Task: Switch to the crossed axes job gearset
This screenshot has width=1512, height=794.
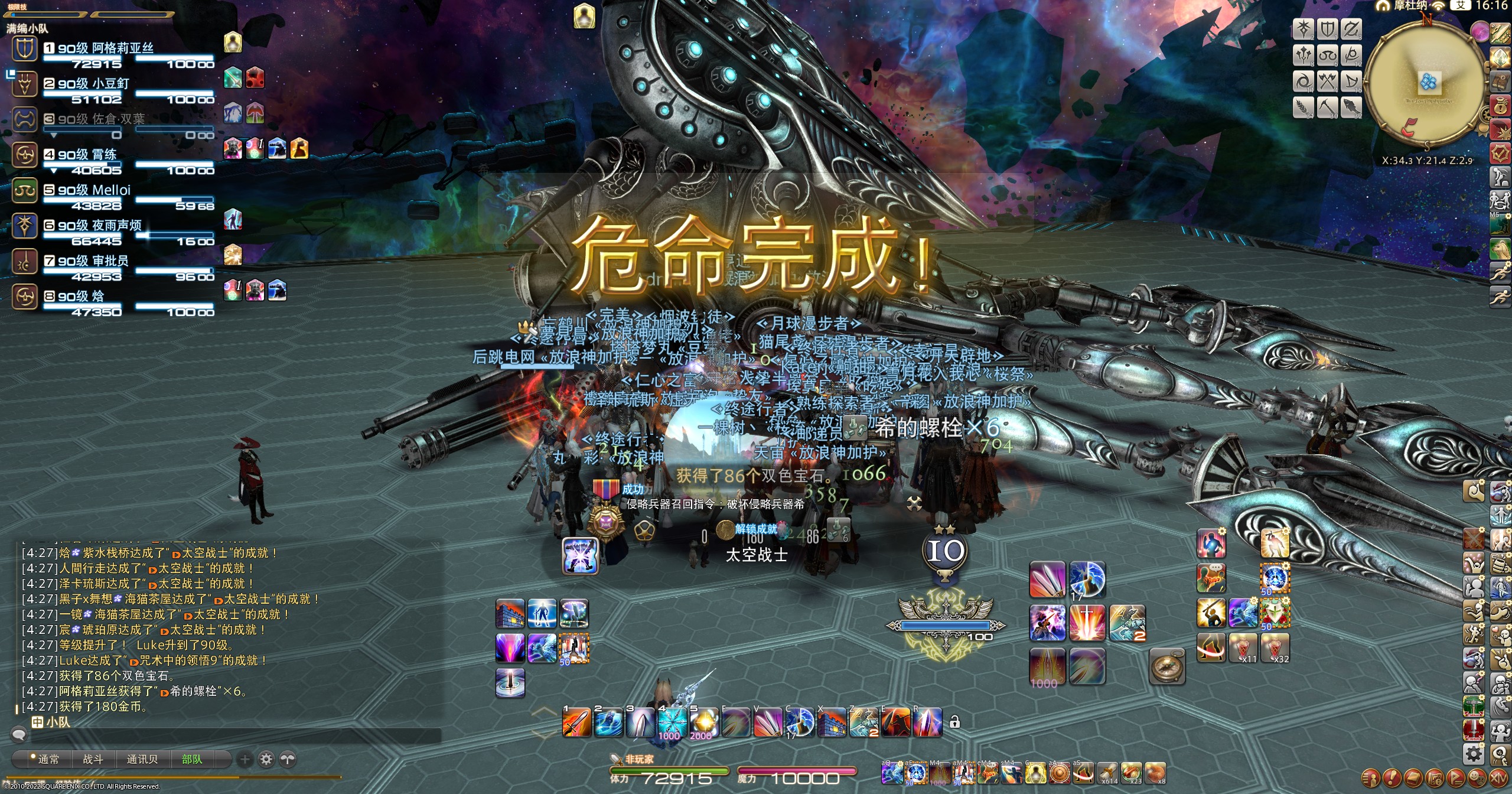Action: [1328, 81]
